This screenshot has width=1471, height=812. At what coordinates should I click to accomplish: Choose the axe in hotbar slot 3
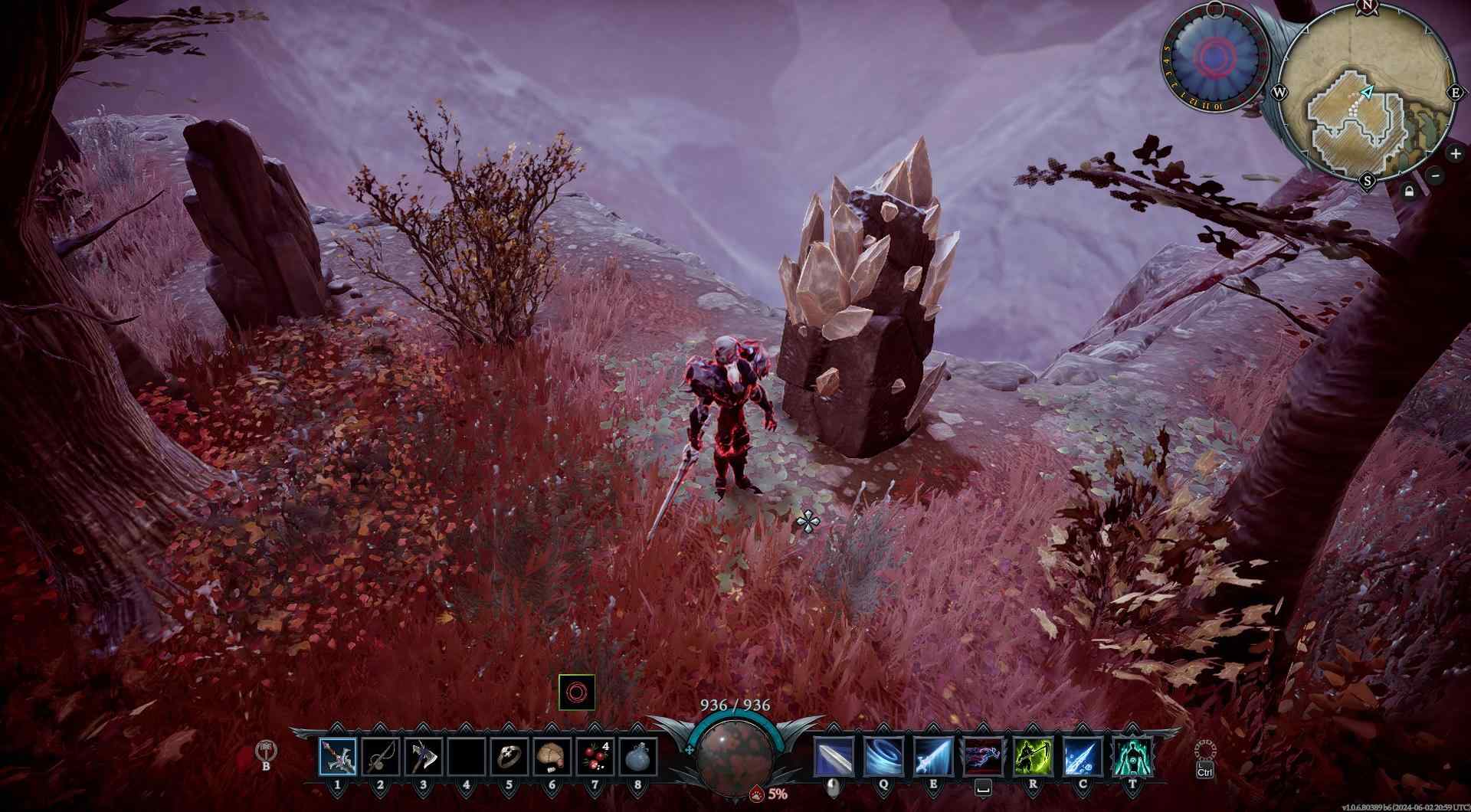424,756
